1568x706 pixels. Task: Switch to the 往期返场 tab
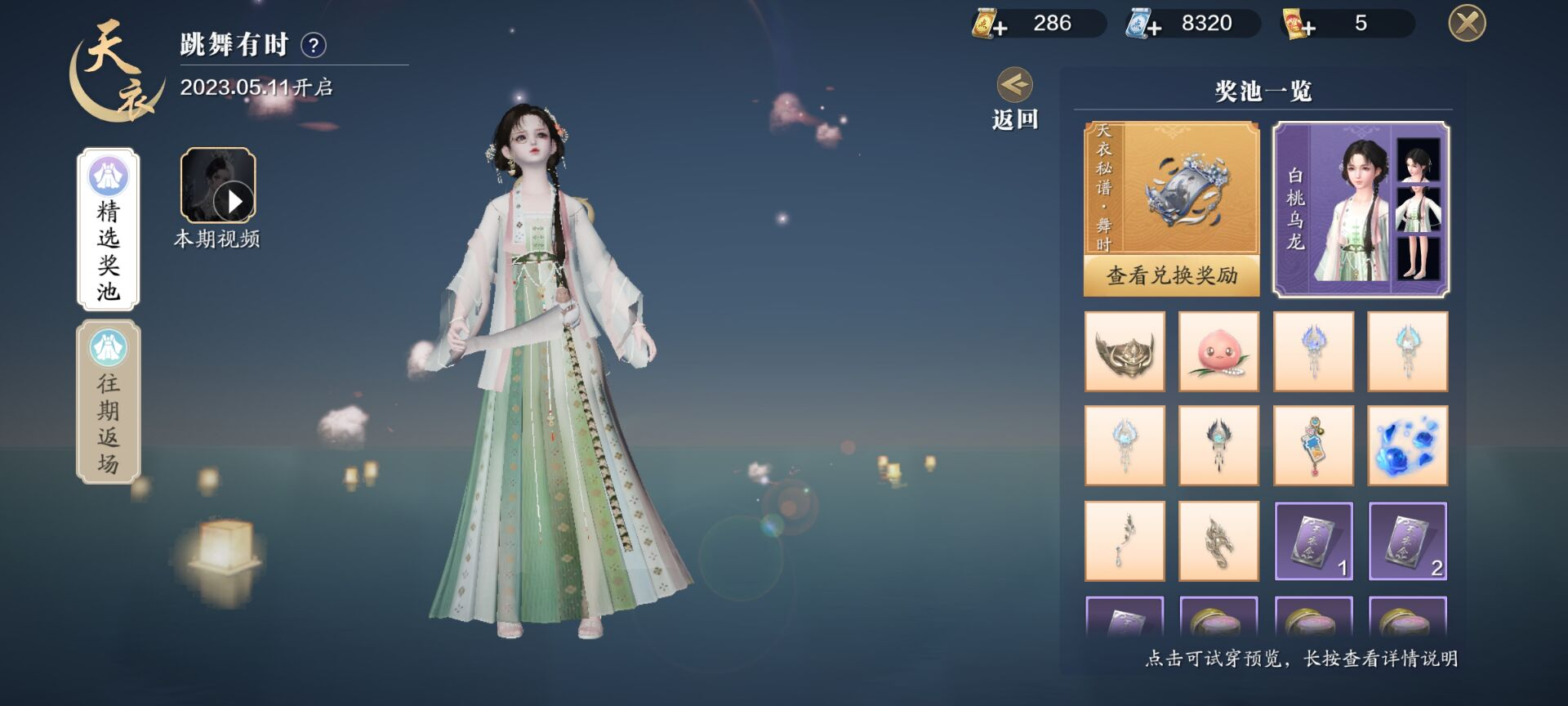[x=109, y=402]
